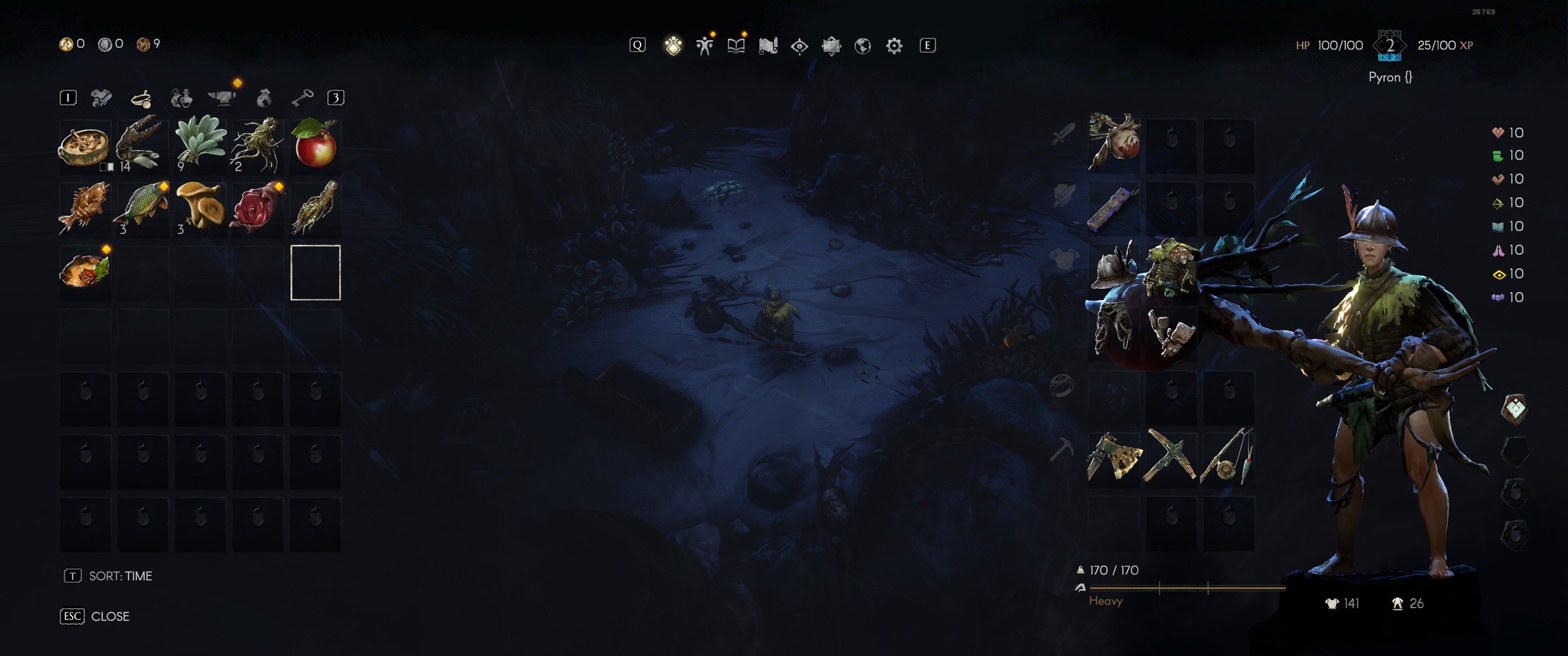This screenshot has width=1568, height=656.
Task: Choose the stew dish with greens
Action: click(x=85, y=272)
